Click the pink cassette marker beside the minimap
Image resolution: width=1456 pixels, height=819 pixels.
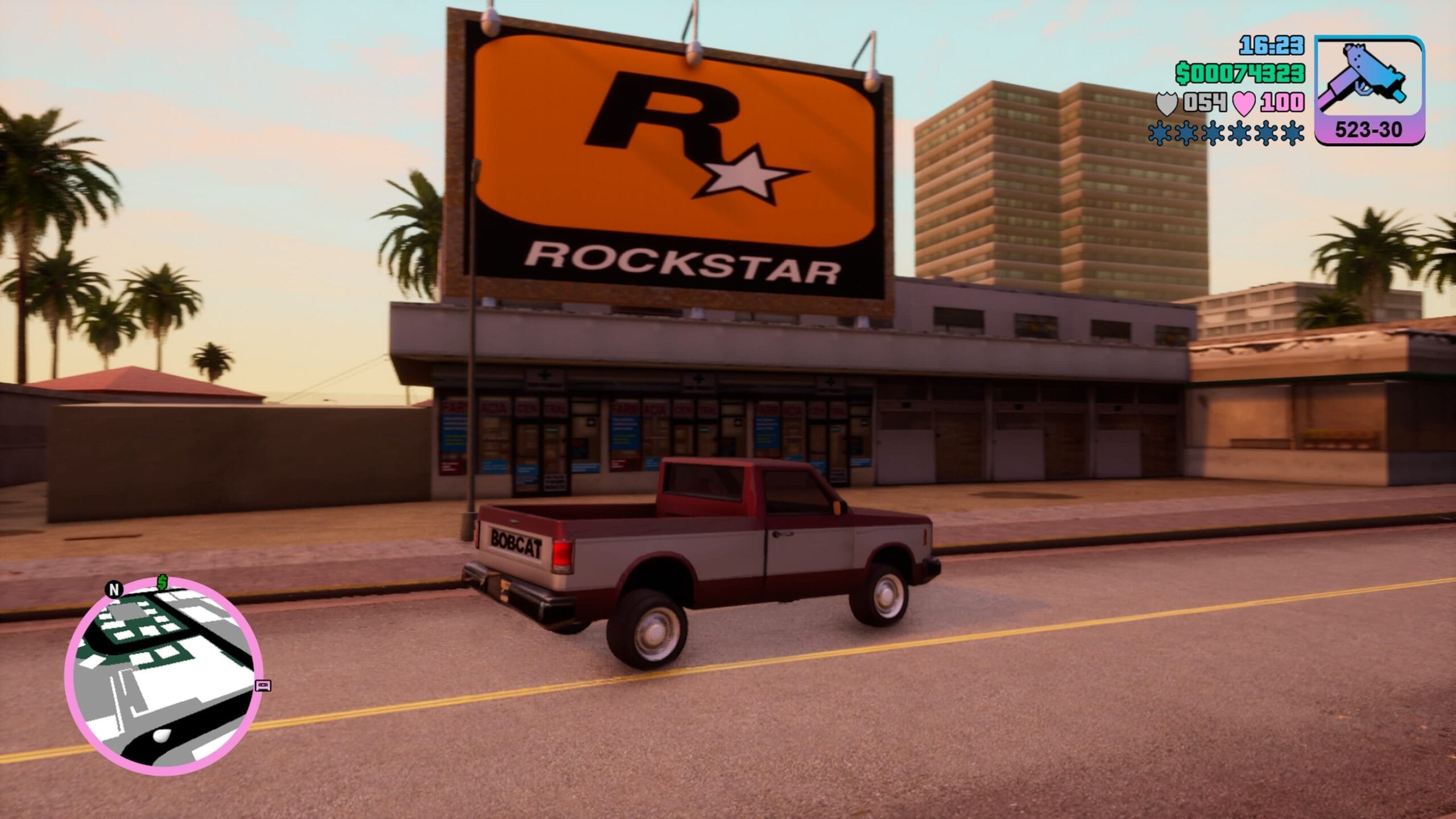(263, 685)
